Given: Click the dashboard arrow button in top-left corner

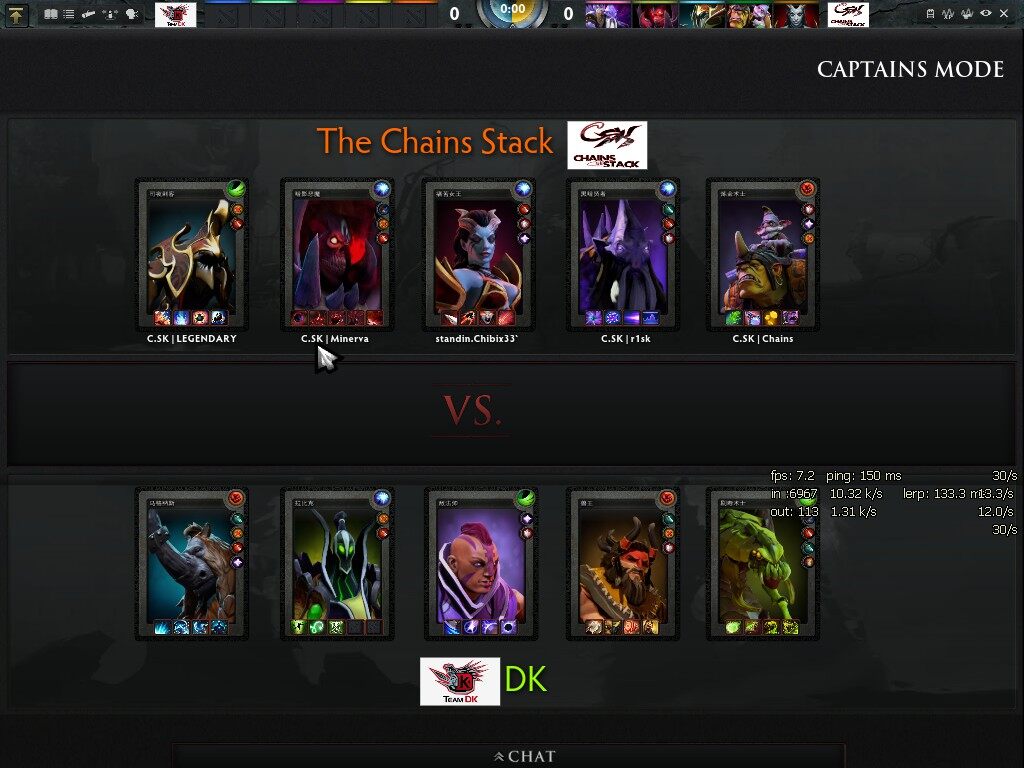Looking at the screenshot, I should (17, 14).
